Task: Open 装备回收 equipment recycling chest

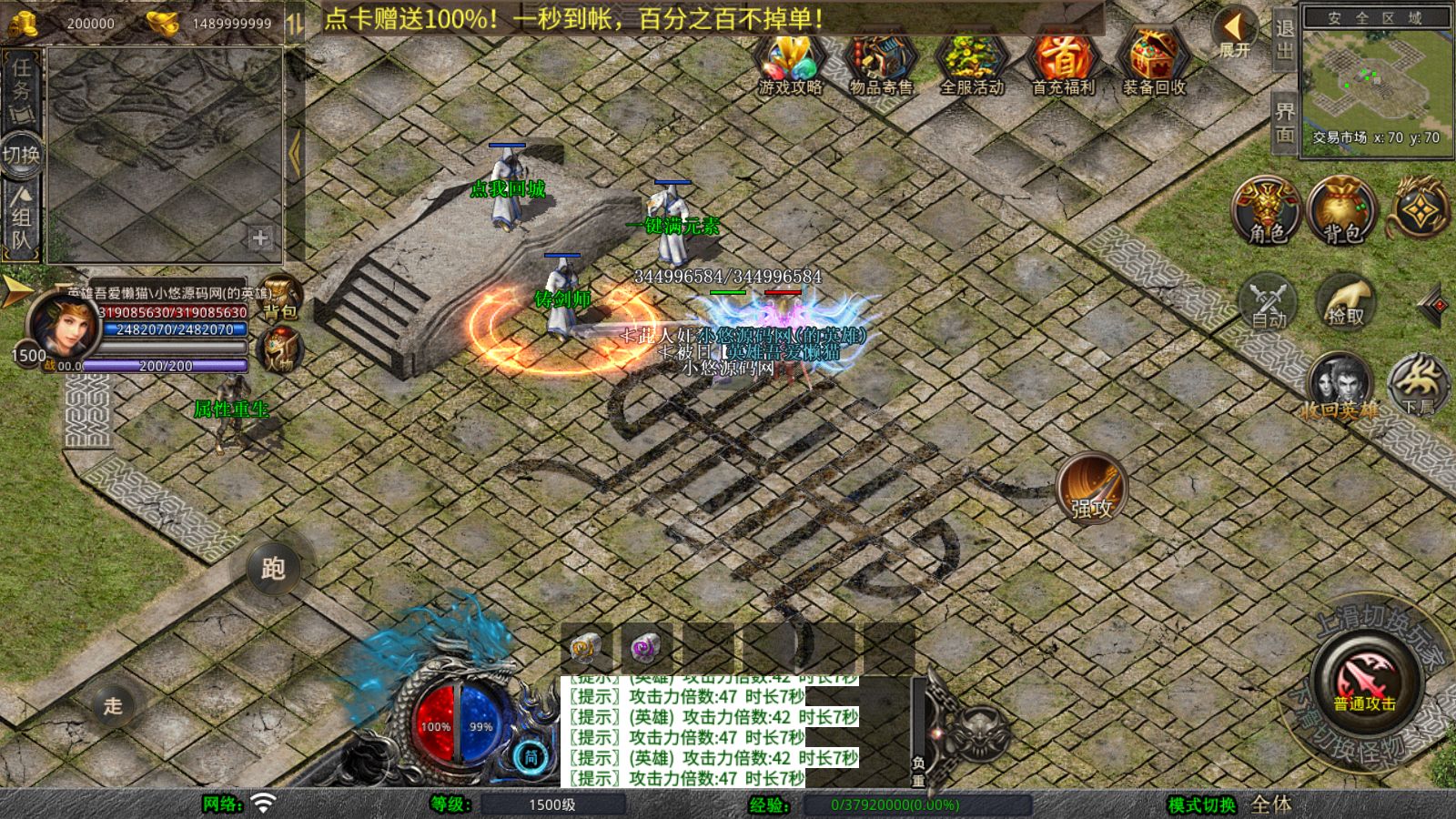Action: tap(1153, 62)
